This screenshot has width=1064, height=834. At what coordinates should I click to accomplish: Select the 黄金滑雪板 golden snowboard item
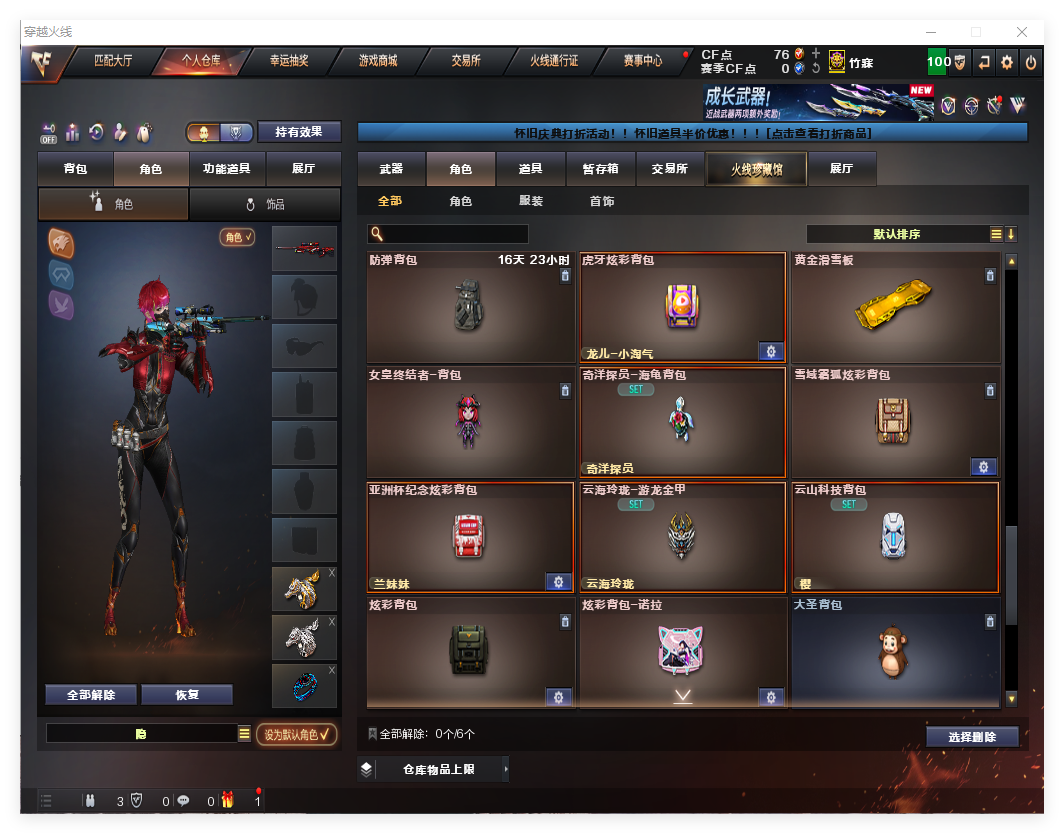895,308
